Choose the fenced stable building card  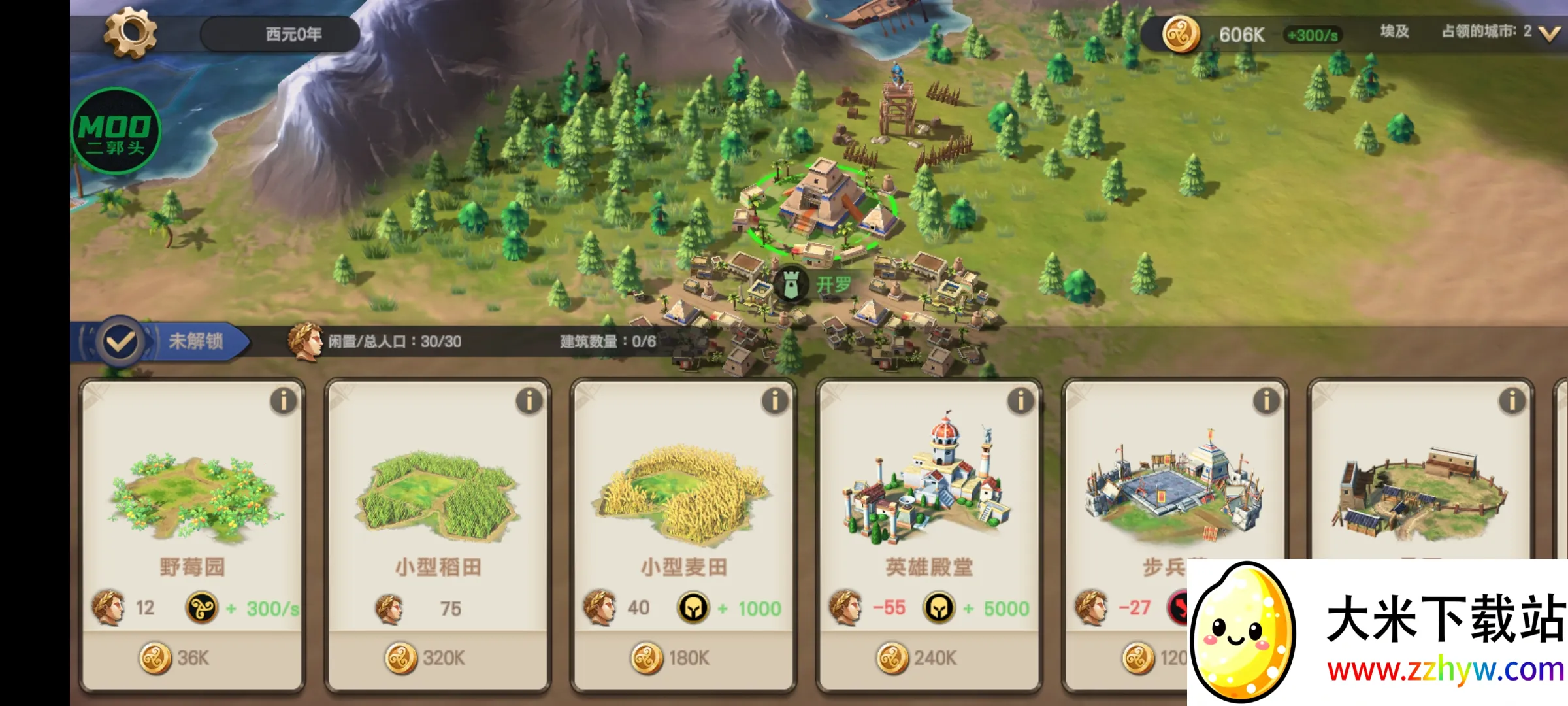coord(1419,484)
